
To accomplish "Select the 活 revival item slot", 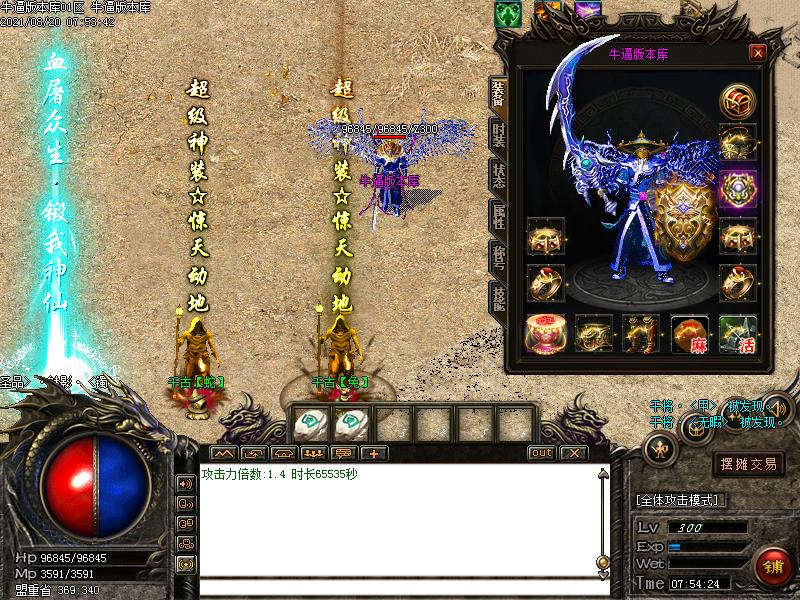I will [738, 335].
